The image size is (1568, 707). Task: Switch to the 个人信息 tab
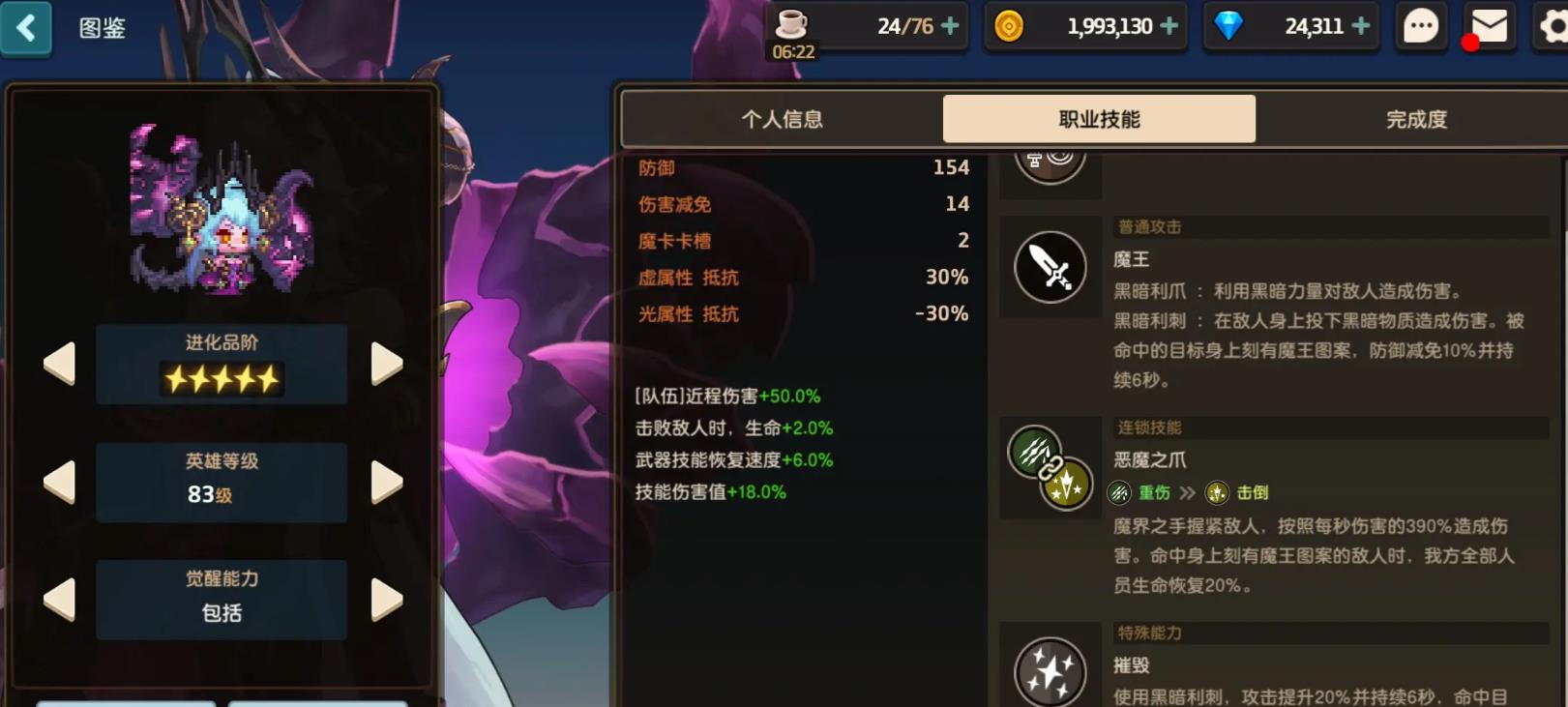click(x=784, y=118)
